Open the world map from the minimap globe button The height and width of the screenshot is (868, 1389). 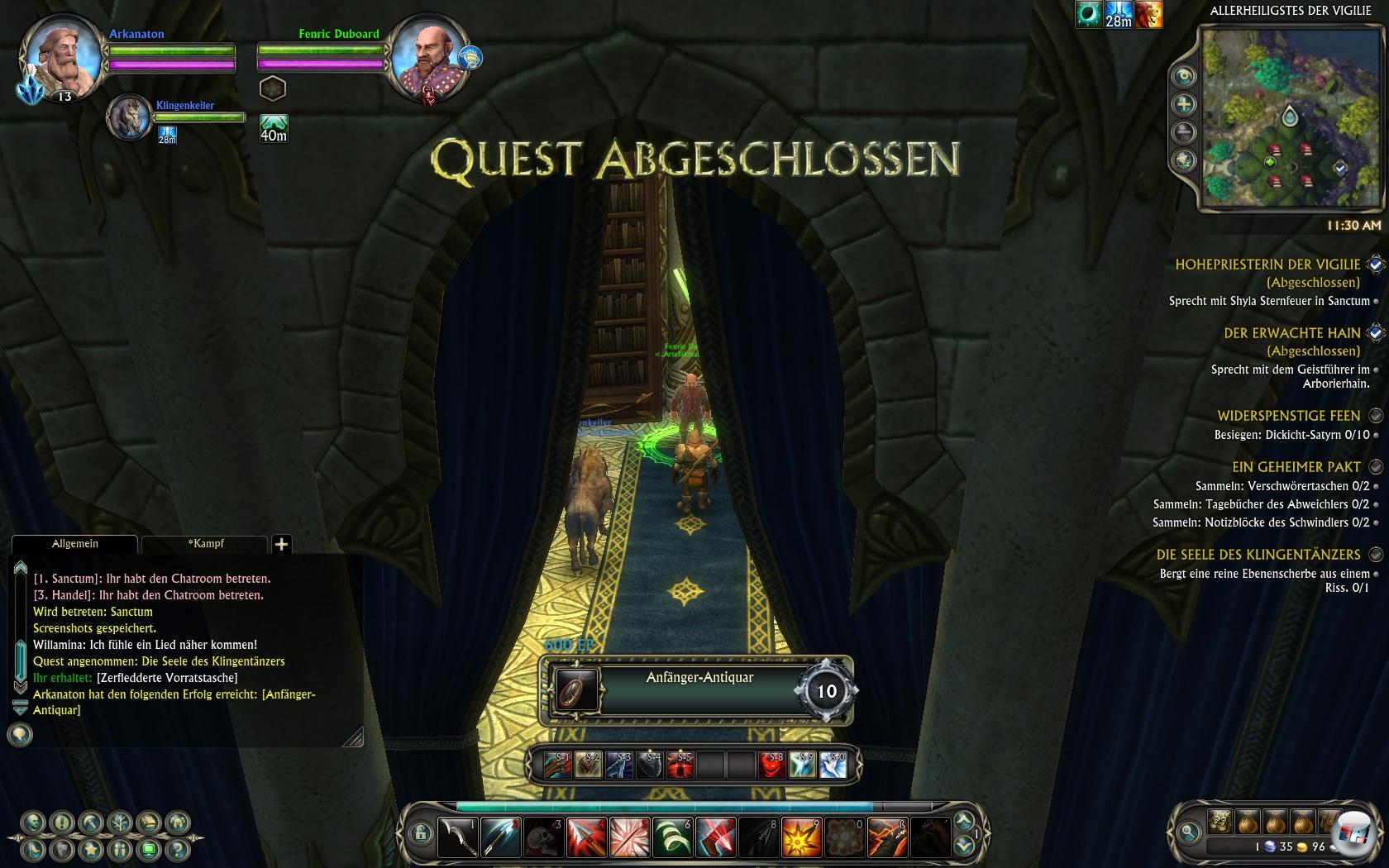(x=1185, y=160)
